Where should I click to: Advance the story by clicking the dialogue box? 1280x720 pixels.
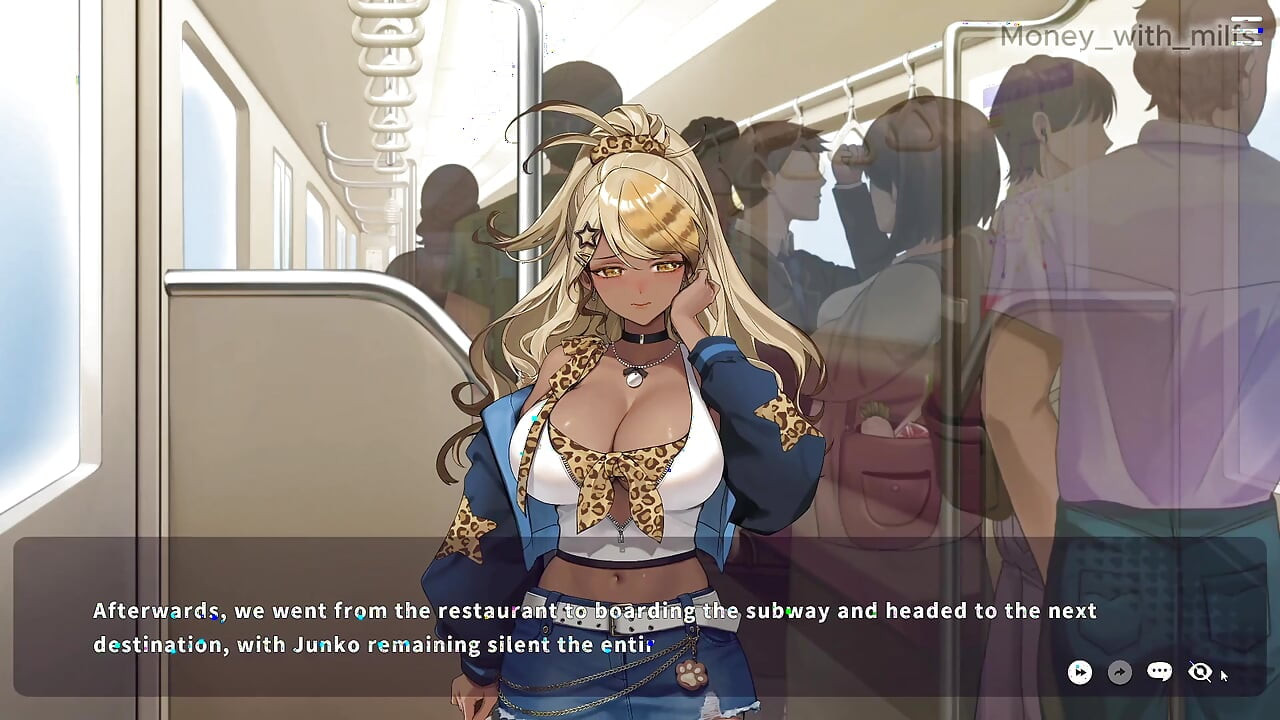click(x=600, y=625)
